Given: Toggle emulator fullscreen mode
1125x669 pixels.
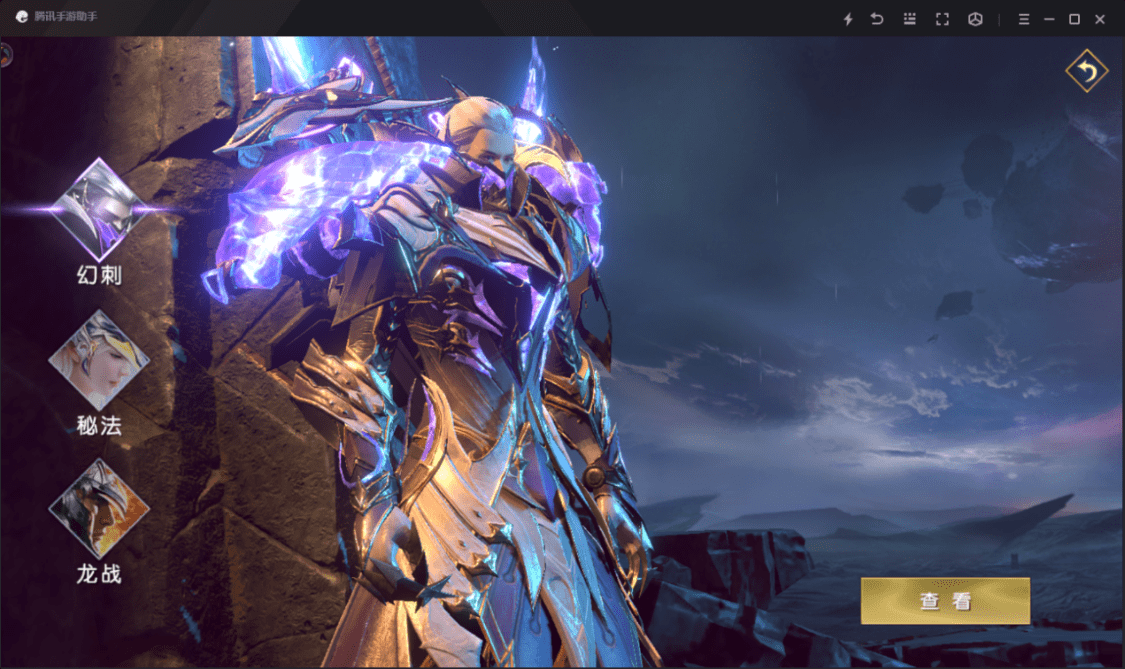Looking at the screenshot, I should coord(942,19).
